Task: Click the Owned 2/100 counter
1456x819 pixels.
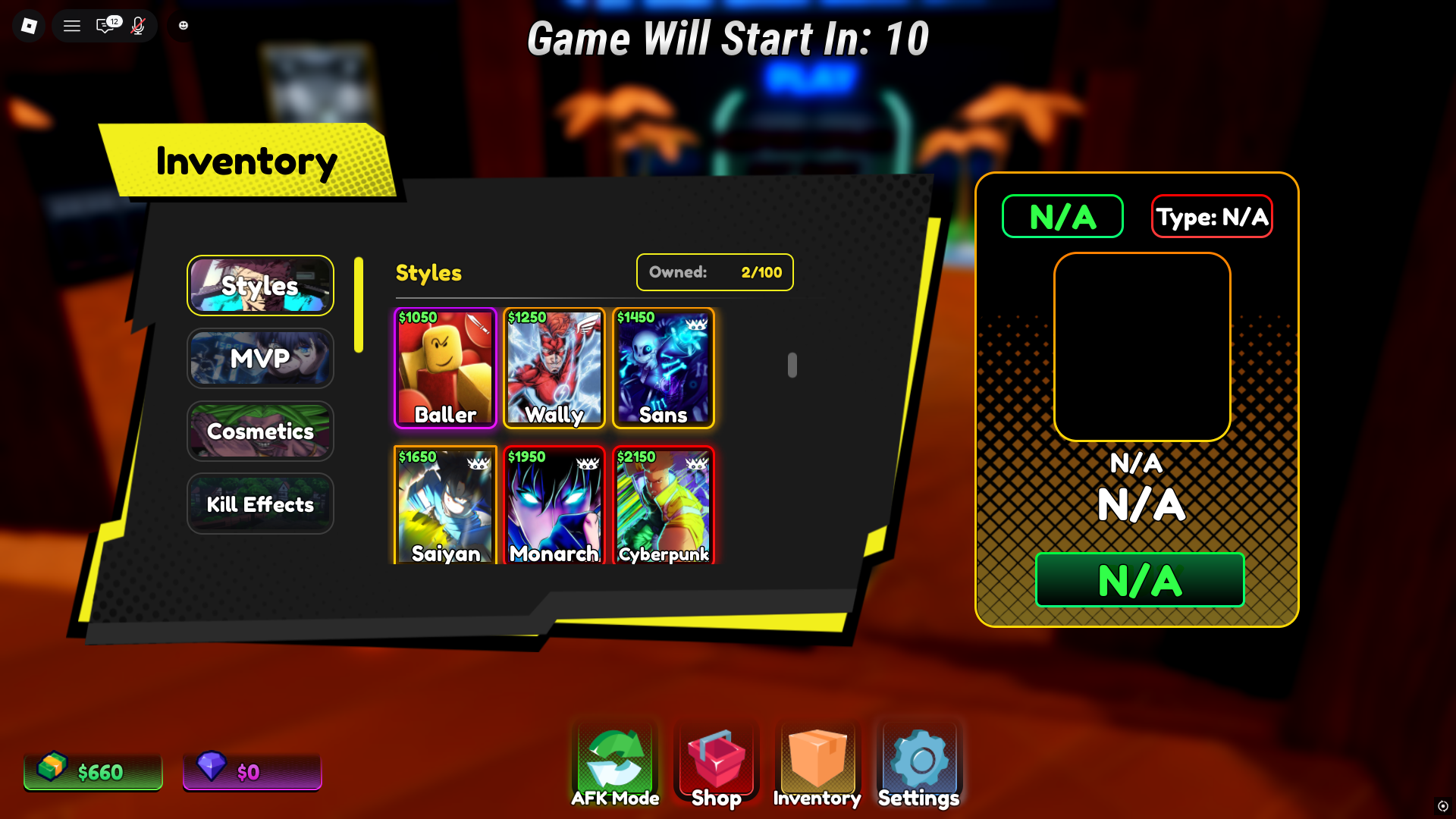Action: tap(714, 272)
